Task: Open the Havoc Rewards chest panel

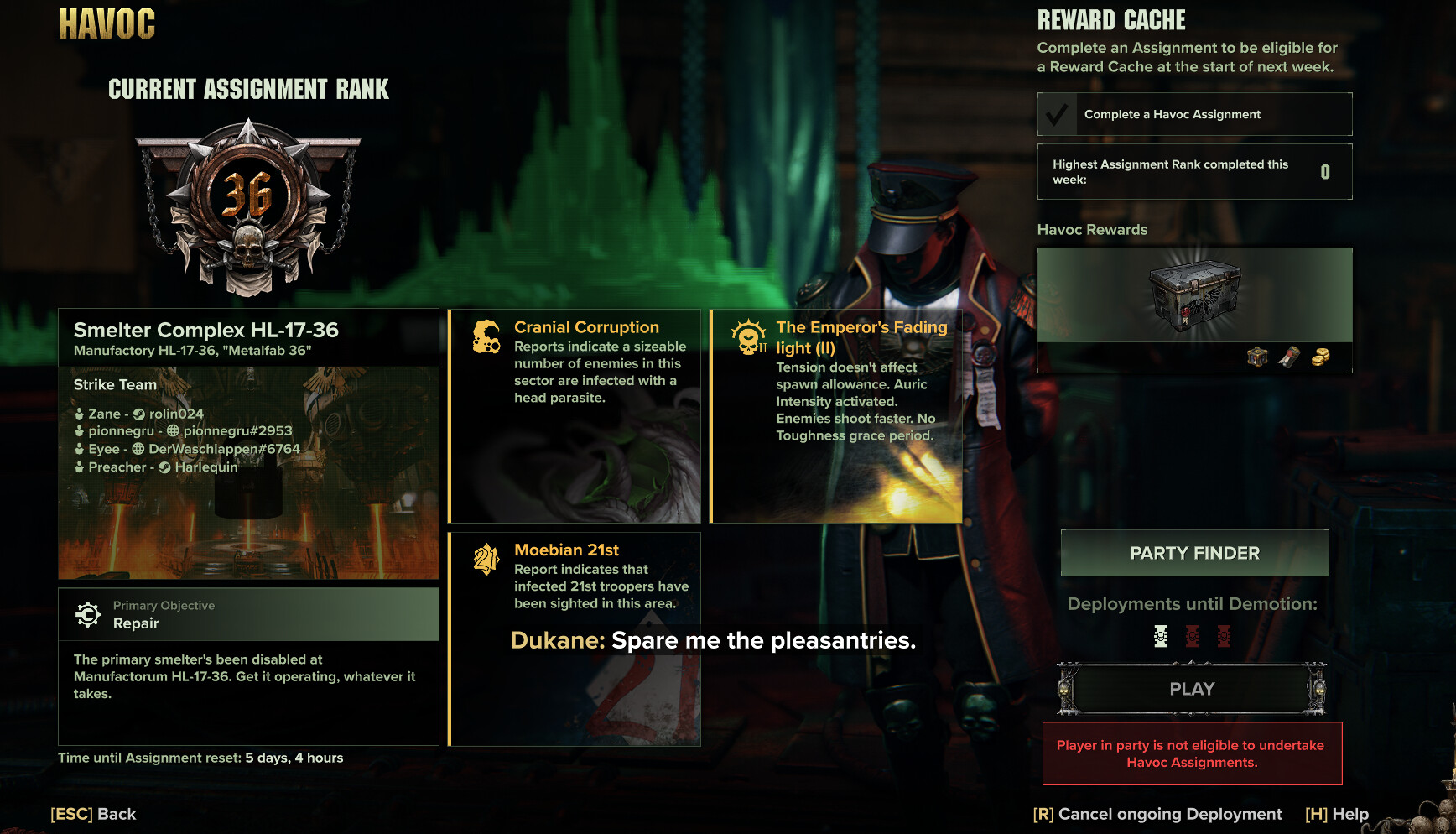Action: click(x=1194, y=309)
